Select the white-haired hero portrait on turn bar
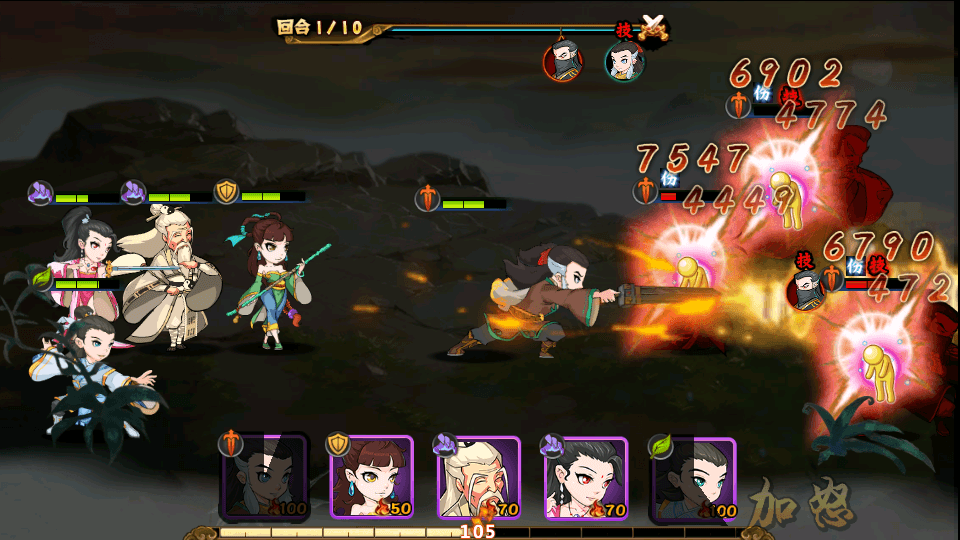 (x=624, y=62)
